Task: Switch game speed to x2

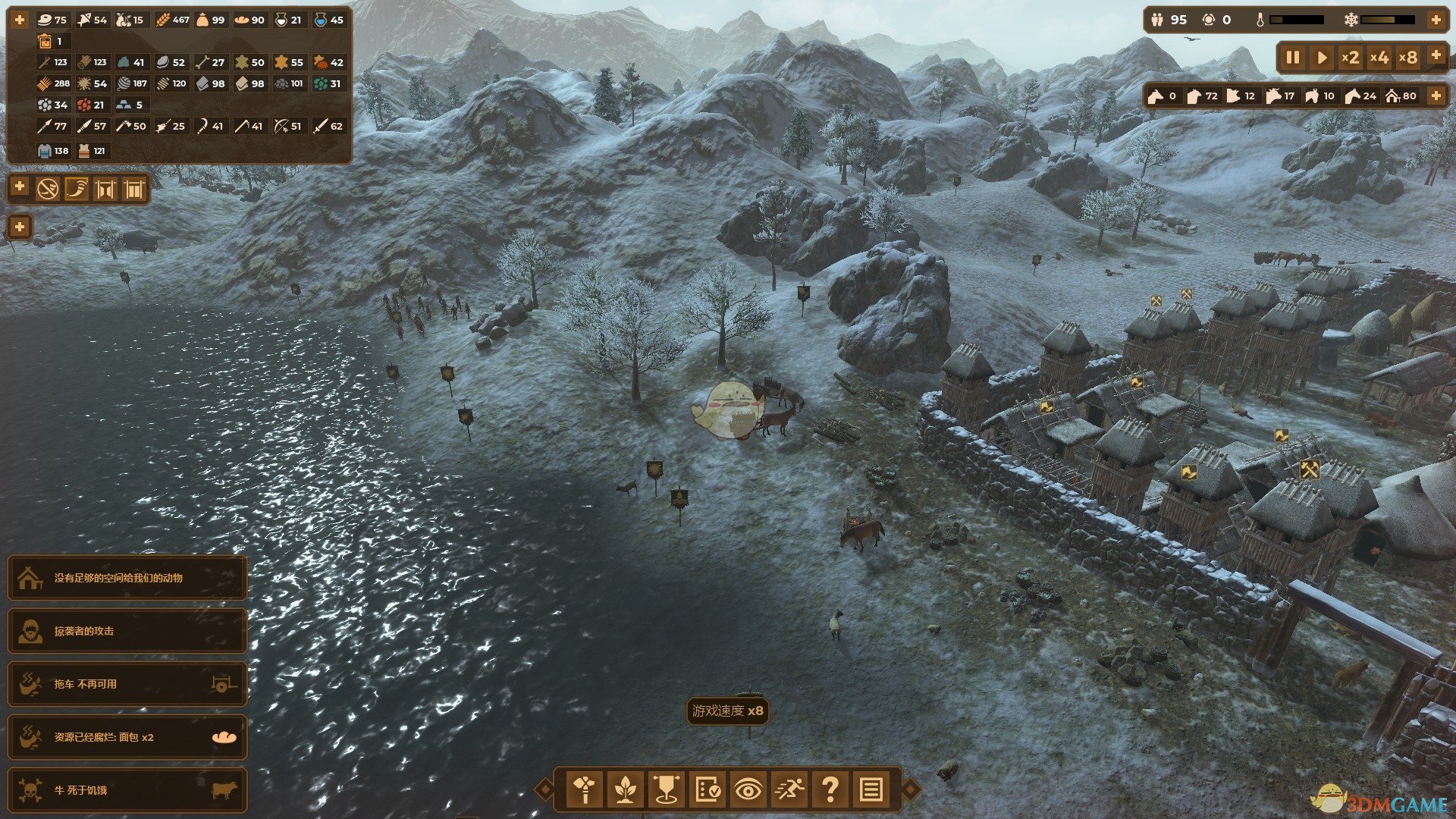Action: point(1350,58)
